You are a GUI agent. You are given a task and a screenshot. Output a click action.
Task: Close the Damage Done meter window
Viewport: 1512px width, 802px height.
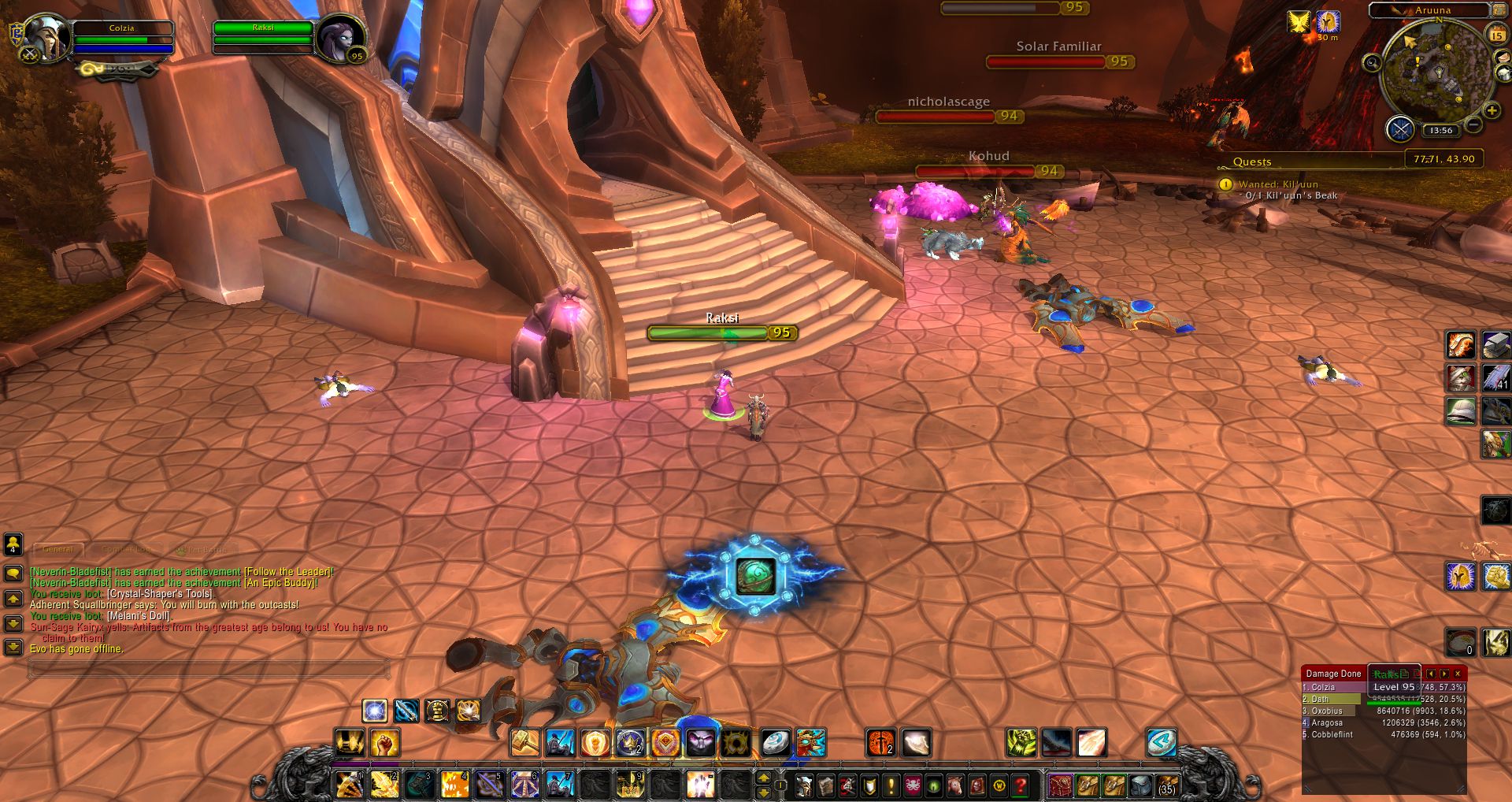point(1458,674)
